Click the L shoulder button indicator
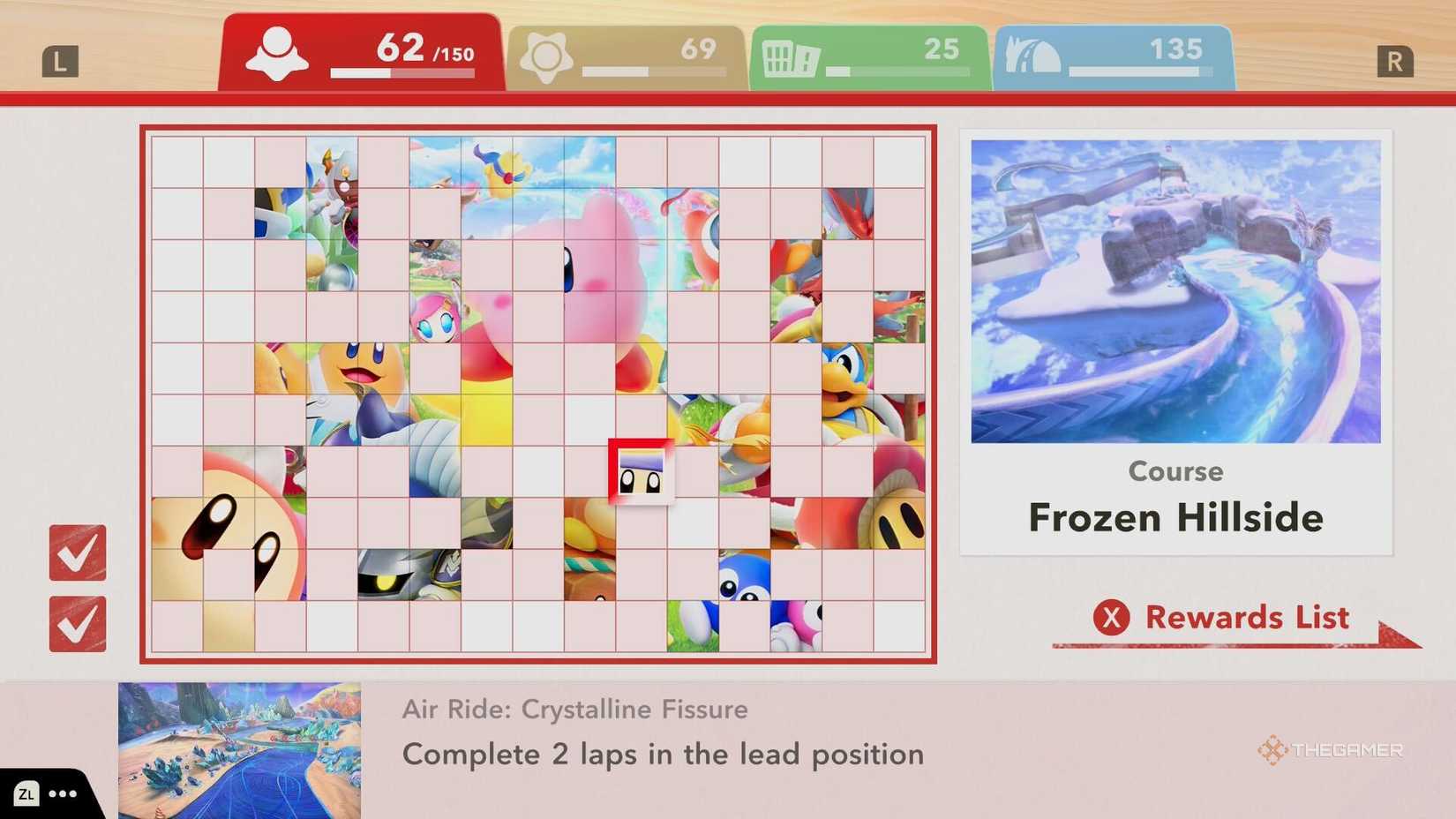 [62, 60]
